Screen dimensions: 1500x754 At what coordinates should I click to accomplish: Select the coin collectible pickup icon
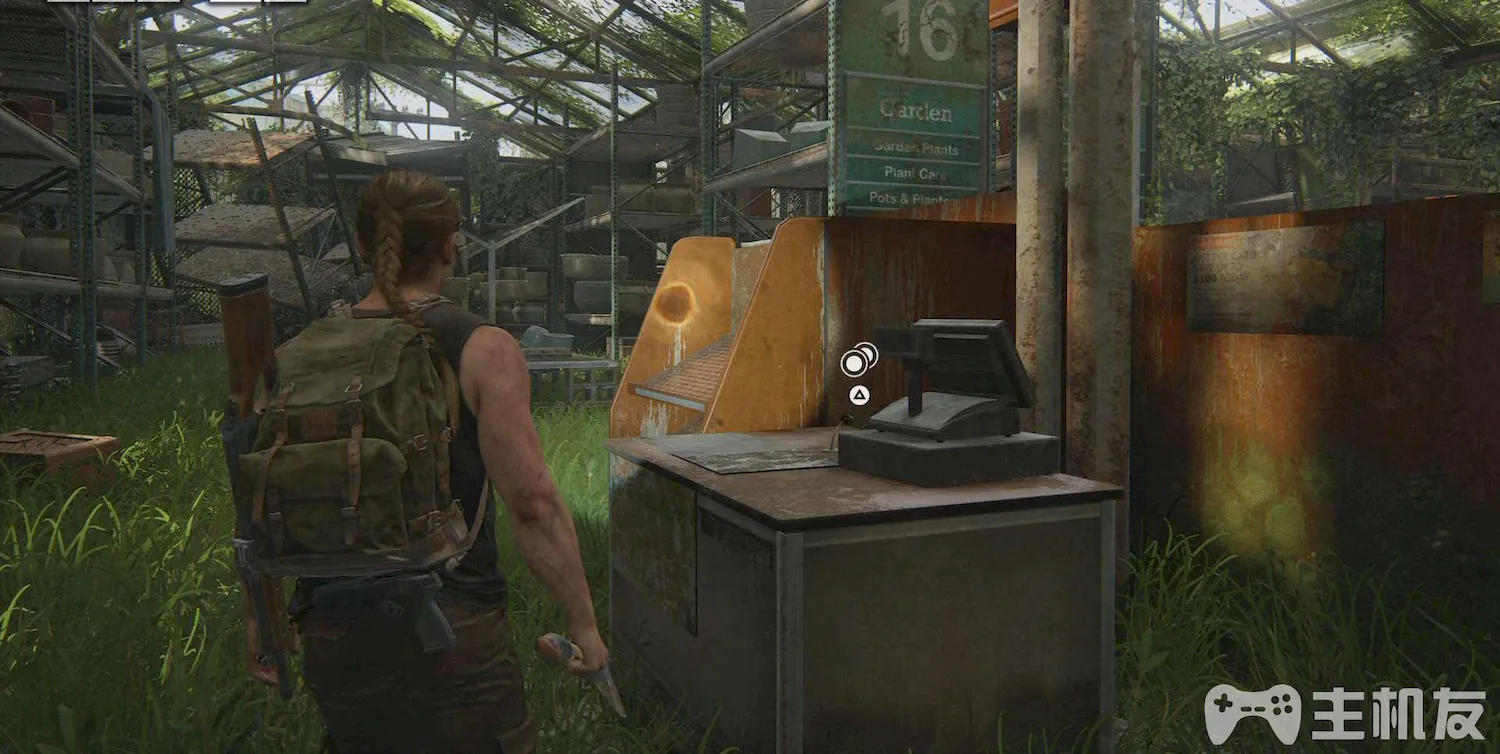click(857, 359)
